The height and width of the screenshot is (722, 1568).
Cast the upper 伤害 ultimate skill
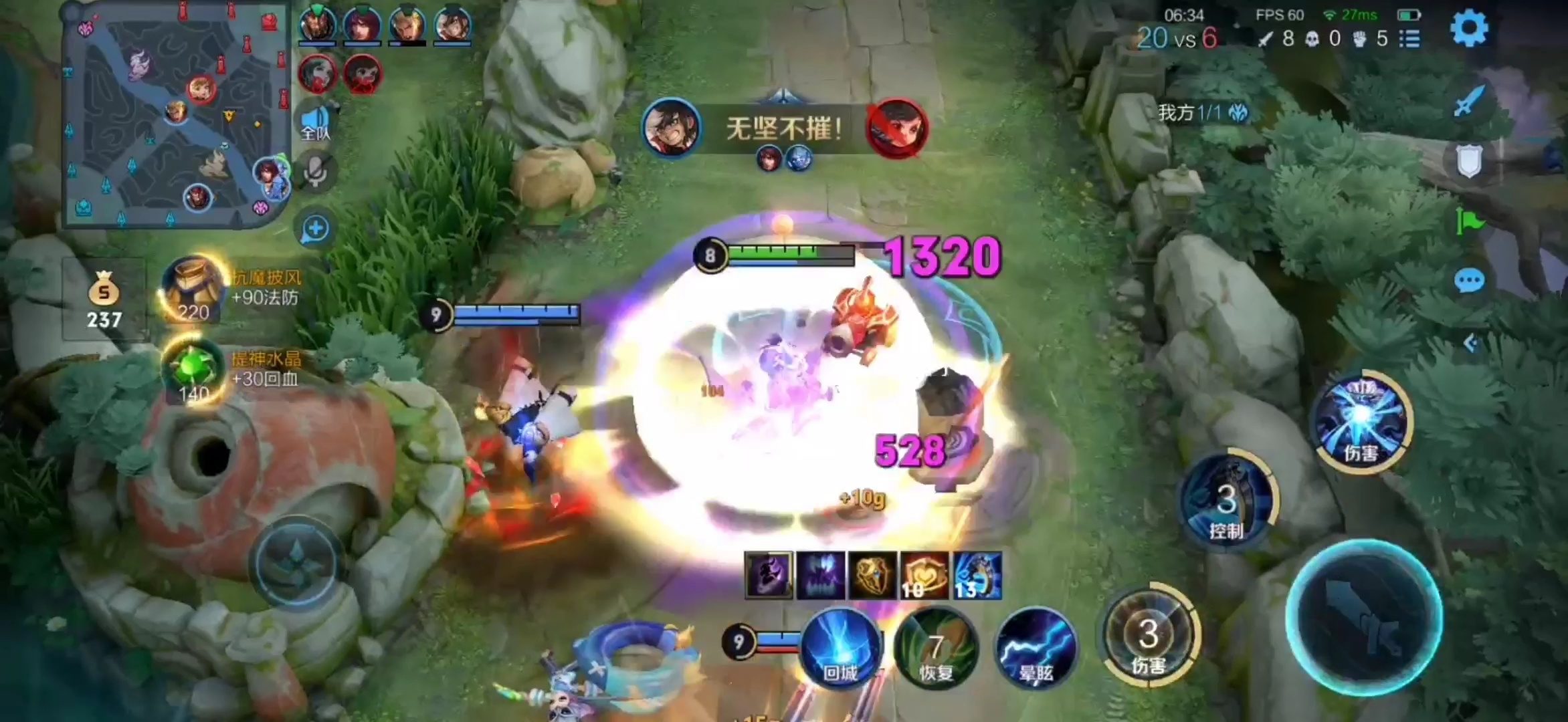(x=1363, y=420)
